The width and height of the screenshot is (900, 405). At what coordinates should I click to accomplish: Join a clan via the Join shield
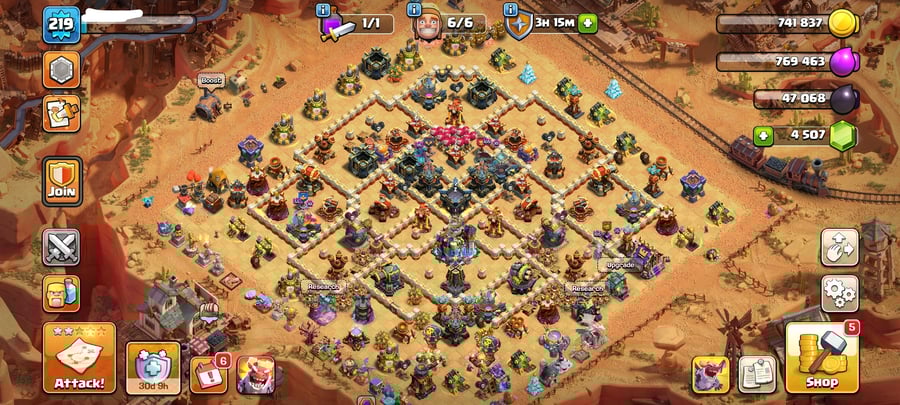click(61, 180)
